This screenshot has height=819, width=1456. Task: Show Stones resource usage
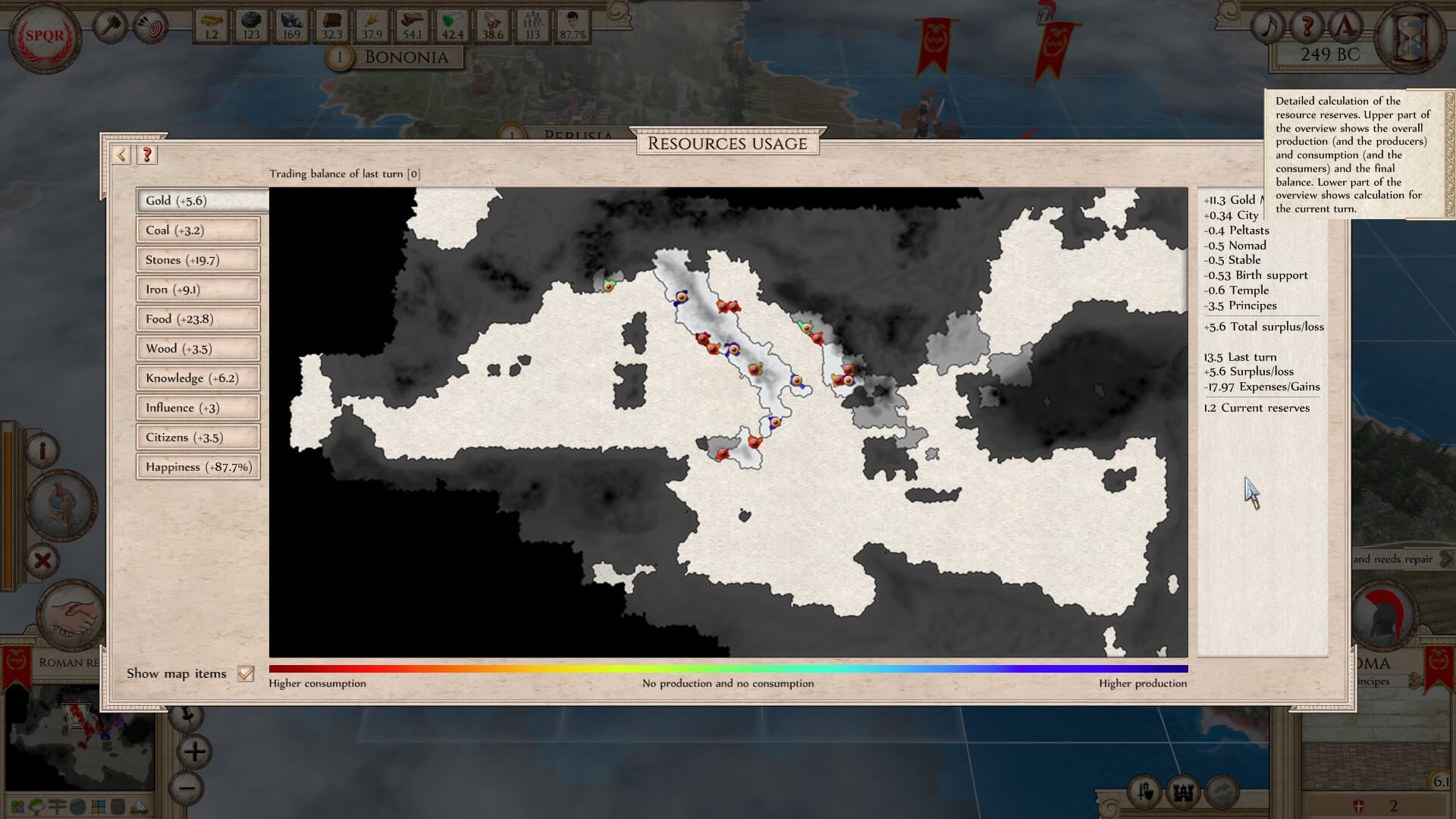coord(198,260)
